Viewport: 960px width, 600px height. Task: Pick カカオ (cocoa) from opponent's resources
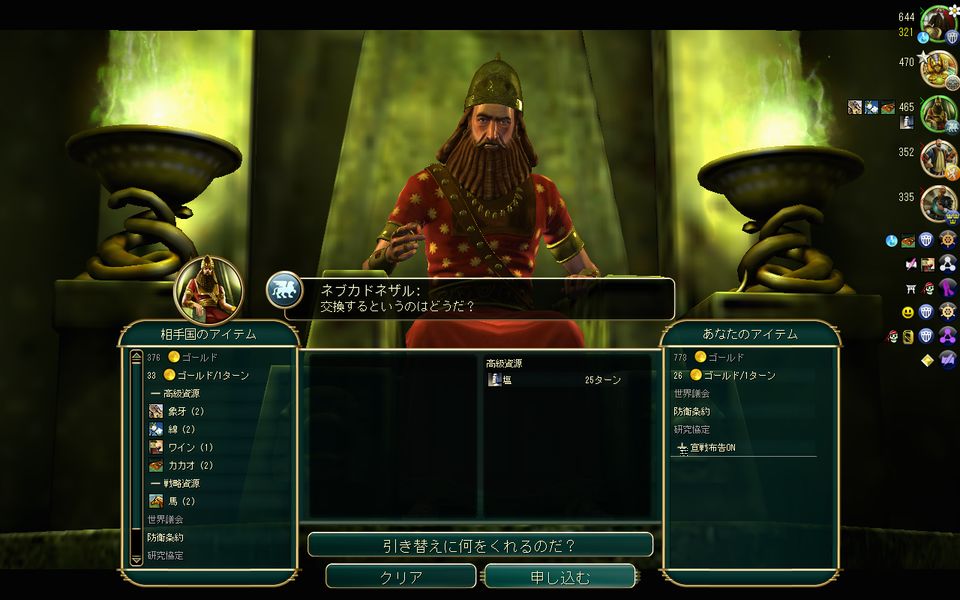coord(190,465)
